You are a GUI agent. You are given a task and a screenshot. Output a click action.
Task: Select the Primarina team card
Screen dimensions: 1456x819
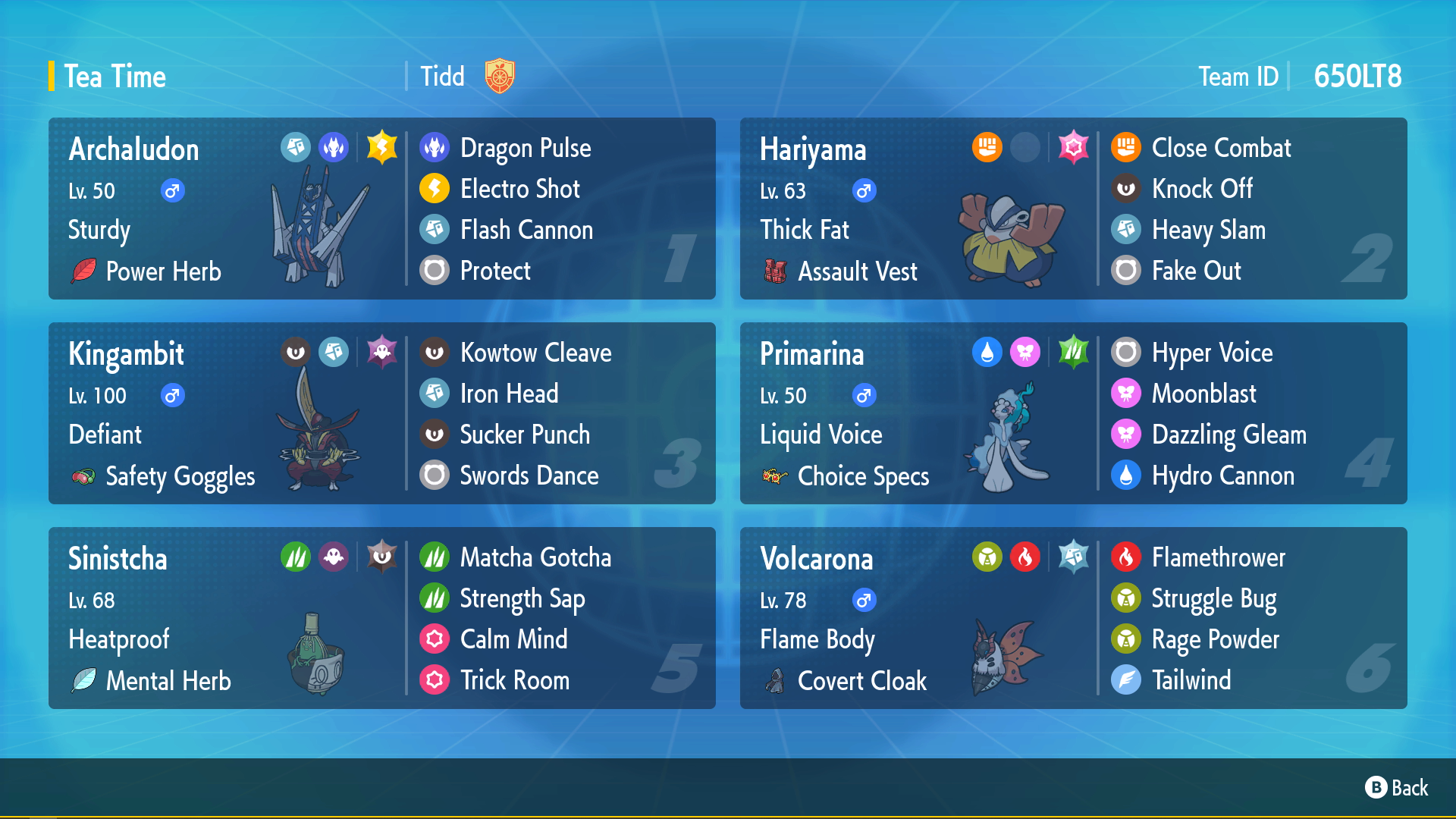(x=1073, y=413)
